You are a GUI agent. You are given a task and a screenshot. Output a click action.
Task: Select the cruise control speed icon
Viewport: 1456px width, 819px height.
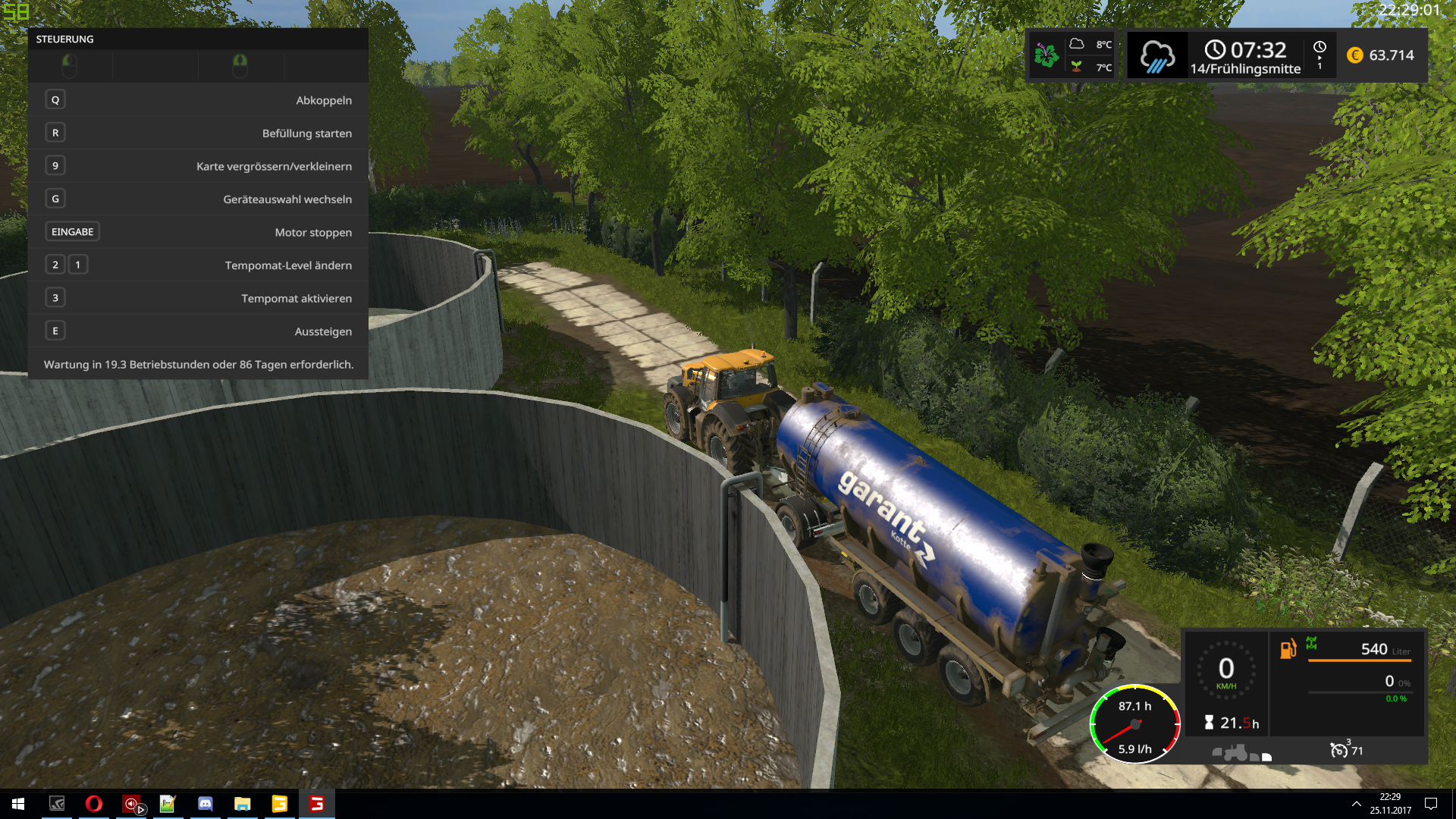pyautogui.click(x=1339, y=750)
